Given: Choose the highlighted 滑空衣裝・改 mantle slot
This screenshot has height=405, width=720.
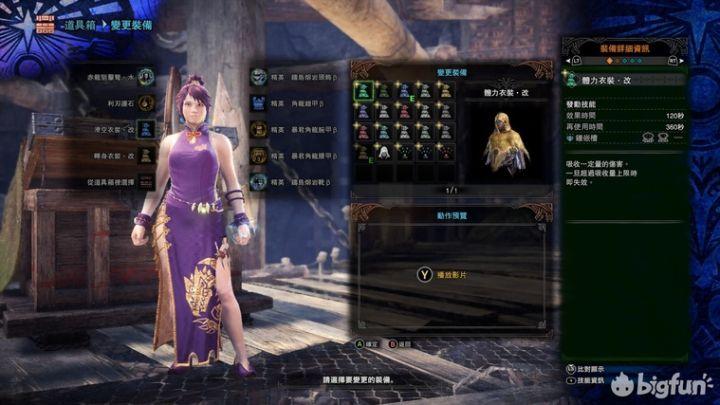Looking at the screenshot, I should coord(146,128).
